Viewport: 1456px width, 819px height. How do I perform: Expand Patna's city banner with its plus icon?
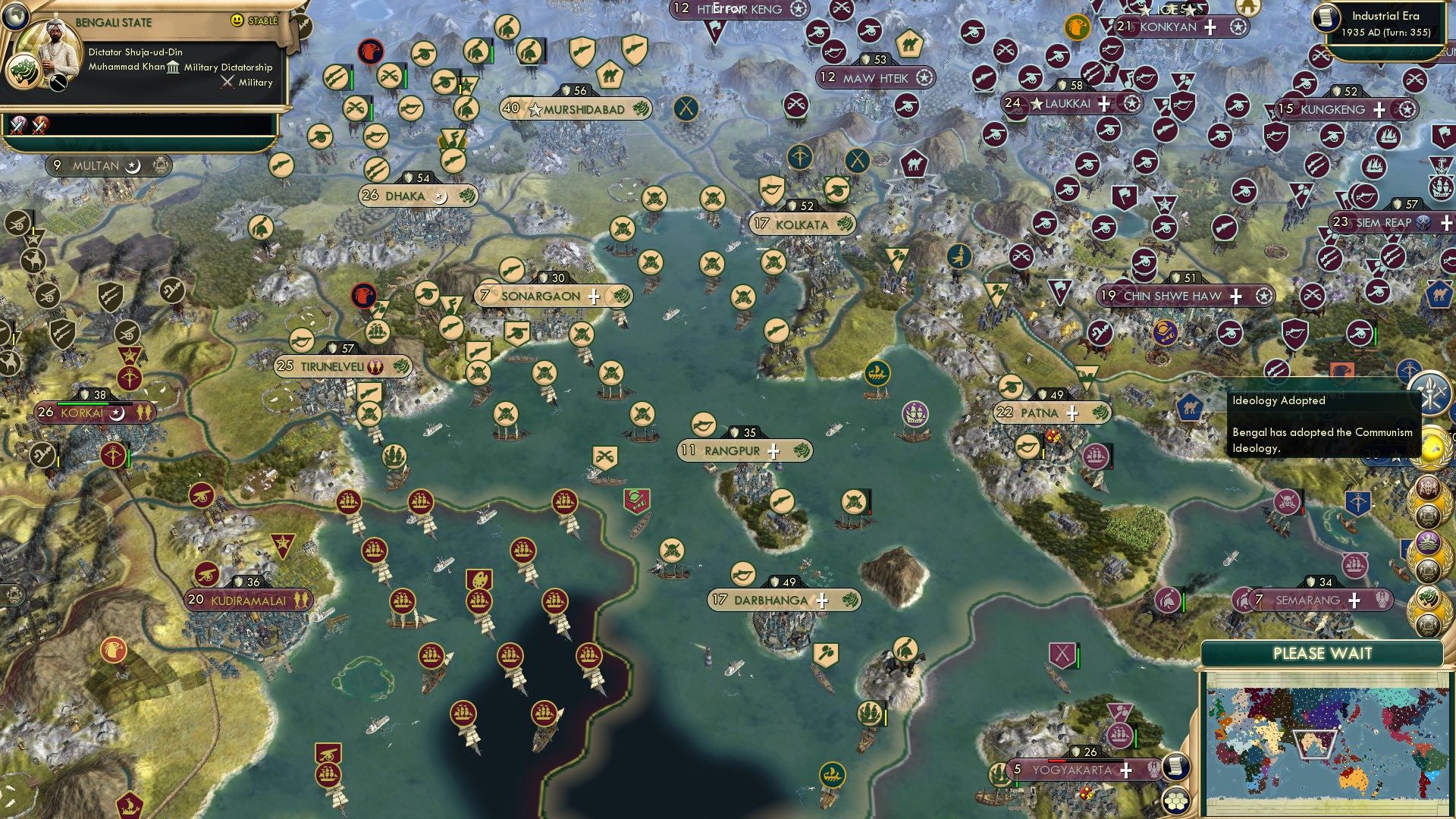tap(1072, 413)
